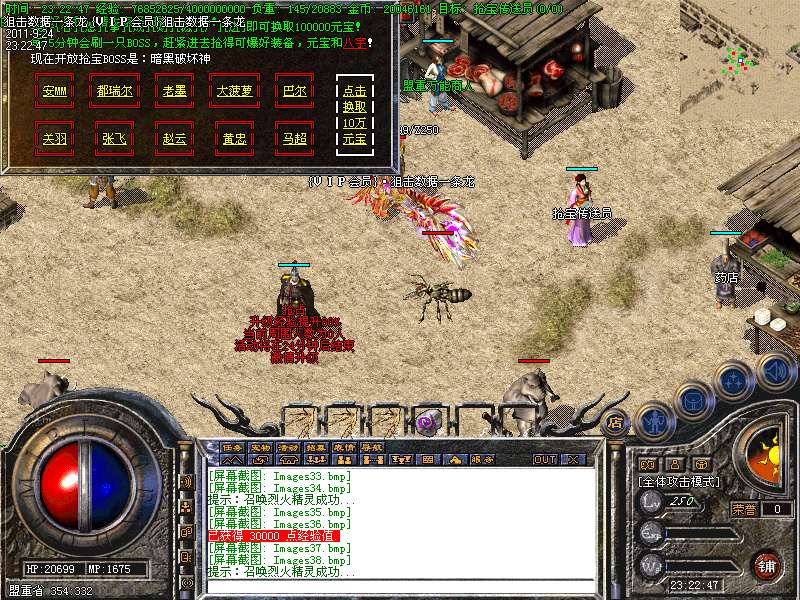Open the 店 shop button
The height and width of the screenshot is (600, 800).
pos(614,424)
